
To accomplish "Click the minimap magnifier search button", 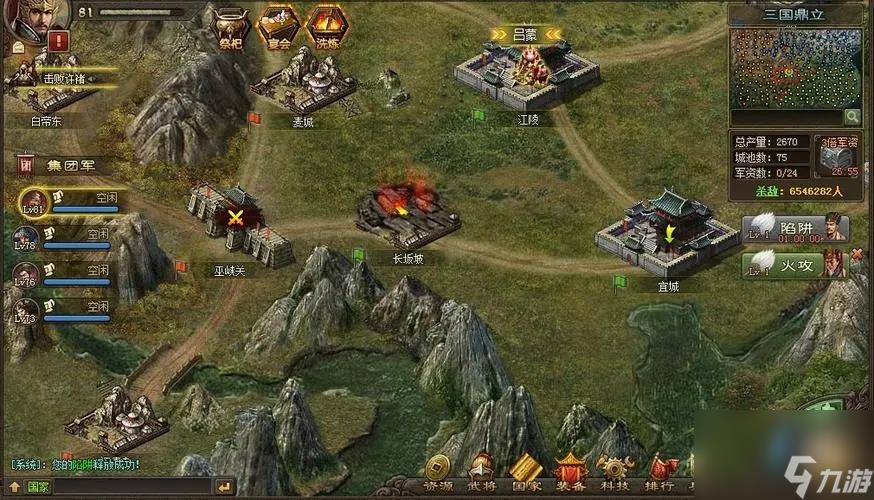I will coord(853,118).
